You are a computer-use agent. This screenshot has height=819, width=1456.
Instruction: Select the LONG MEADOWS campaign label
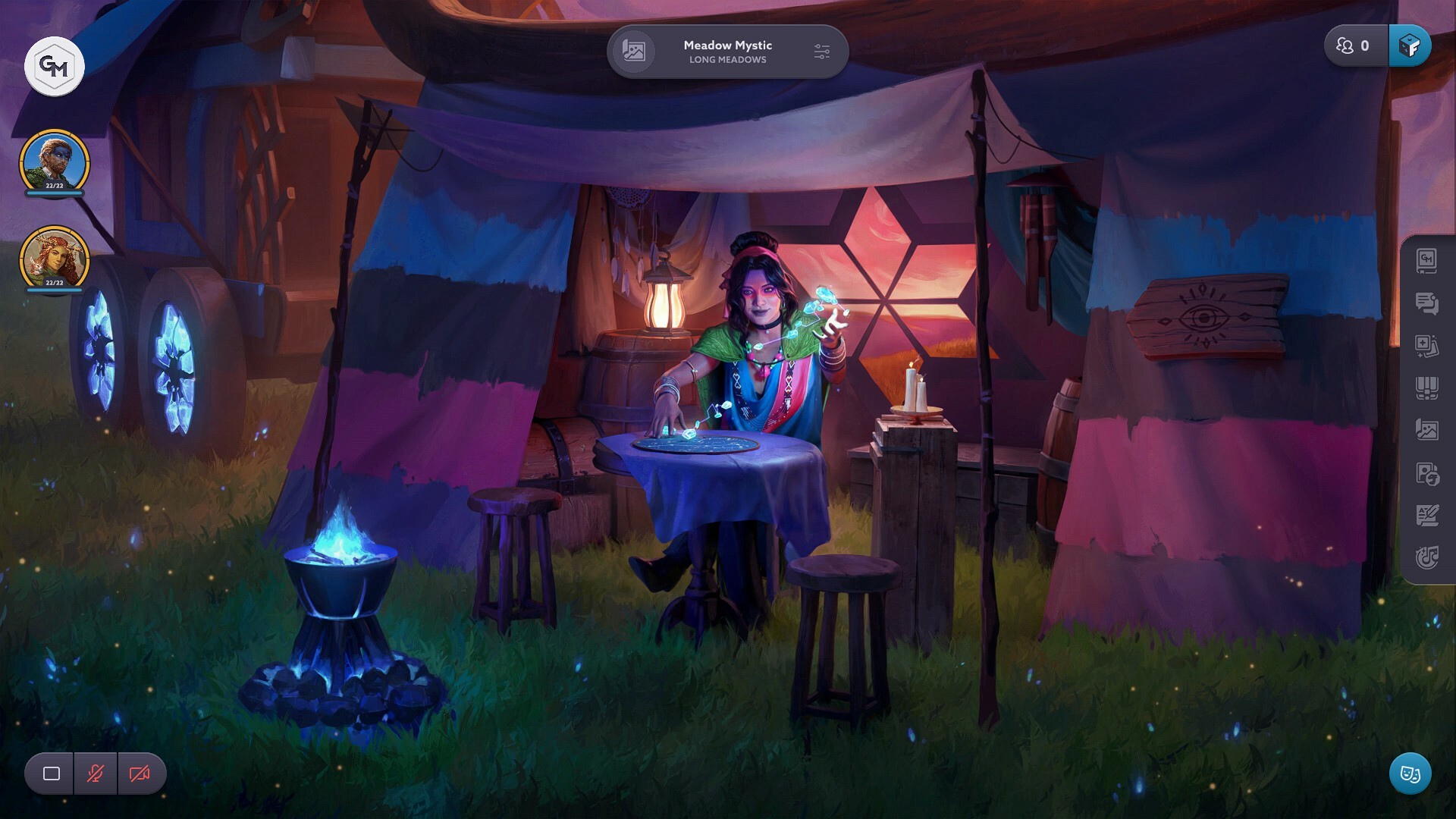click(726, 61)
